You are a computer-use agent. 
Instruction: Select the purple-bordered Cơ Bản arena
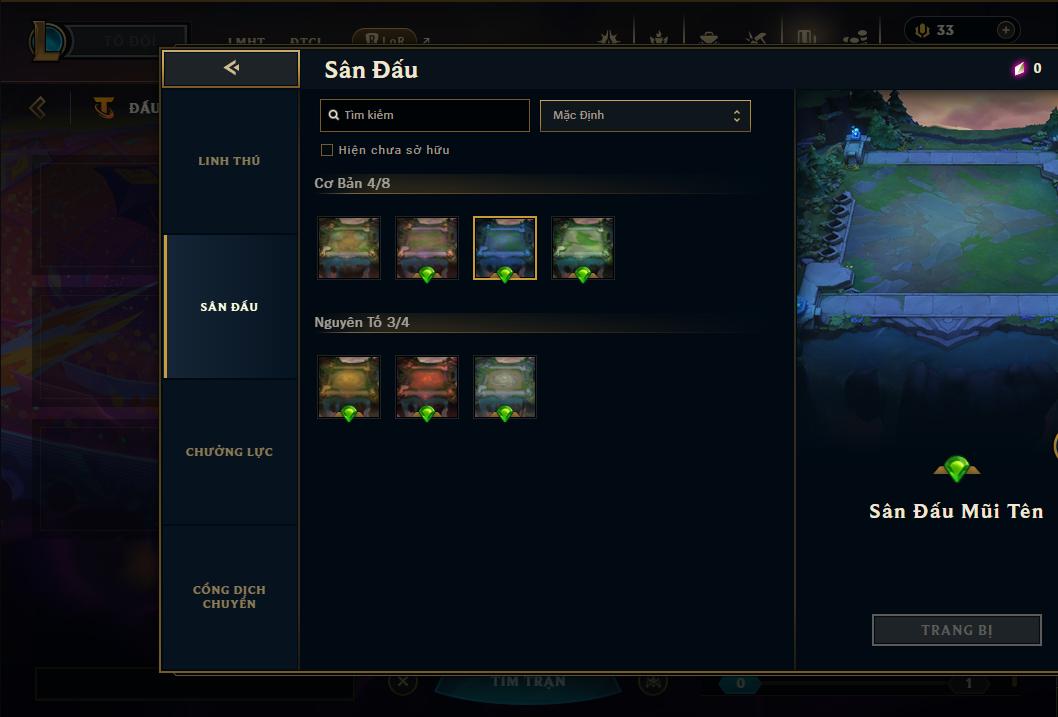[427, 248]
